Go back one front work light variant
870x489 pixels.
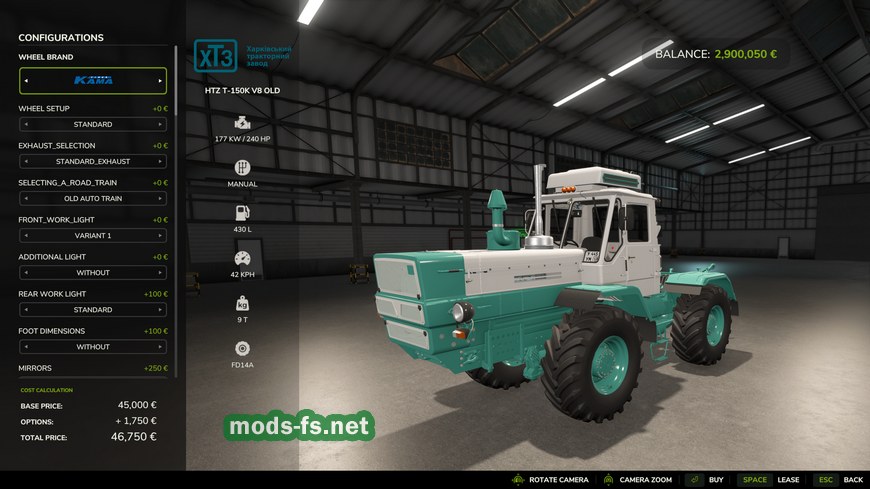tap(26, 236)
